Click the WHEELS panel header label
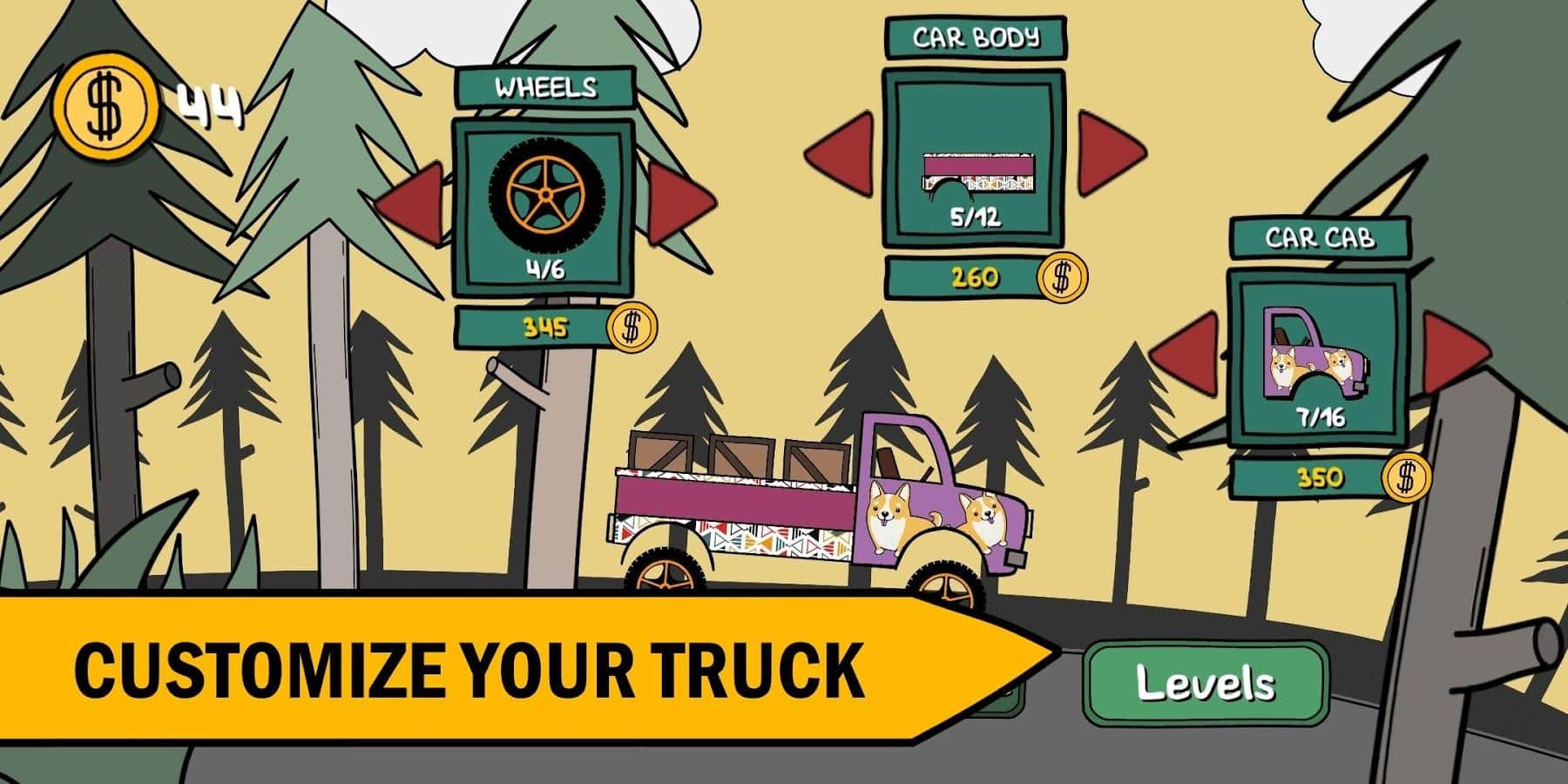1568x784 pixels. pos(546,87)
